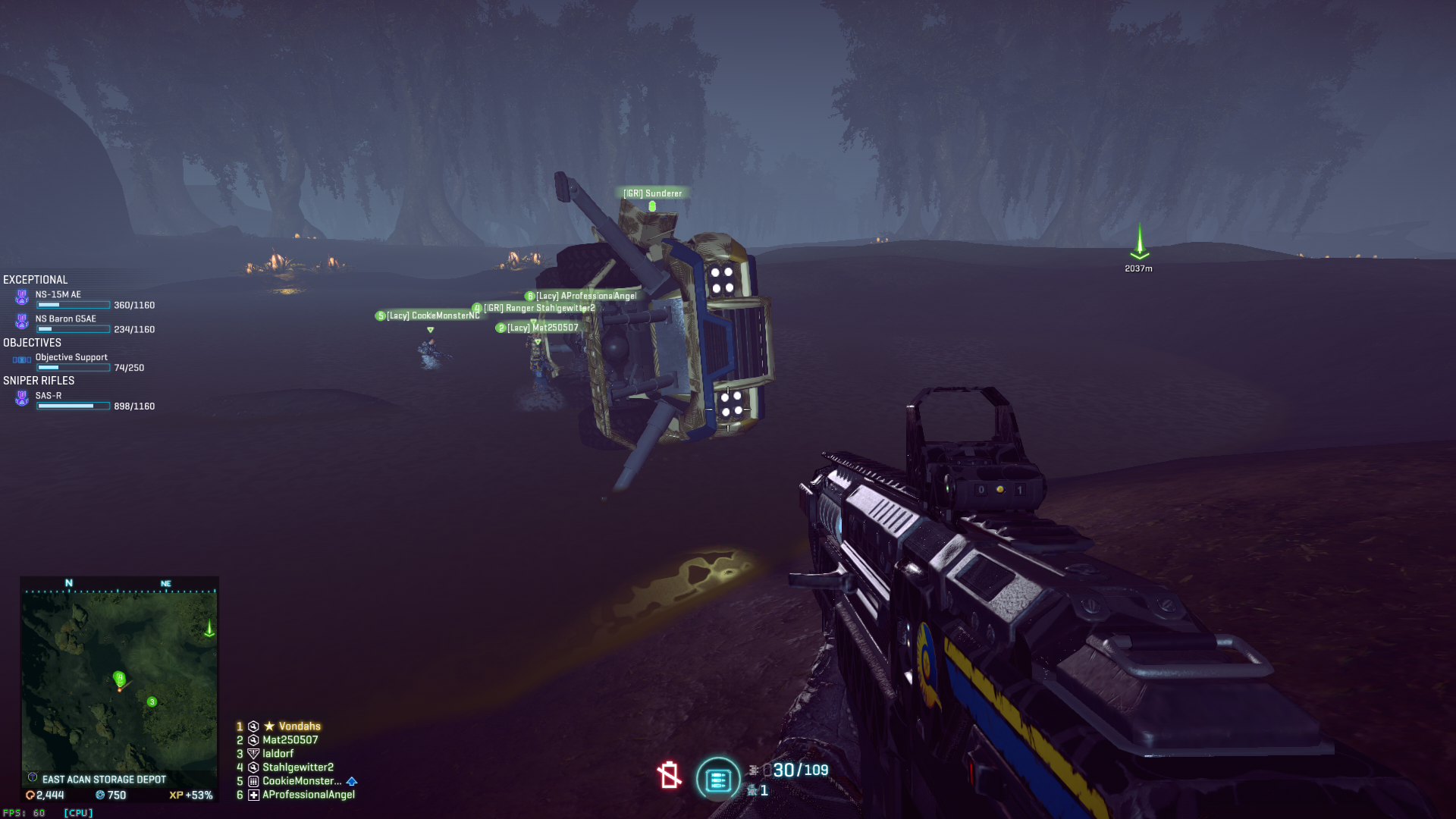
Task: Select Stahlgewitter2 in the squad list
Action: 297,767
